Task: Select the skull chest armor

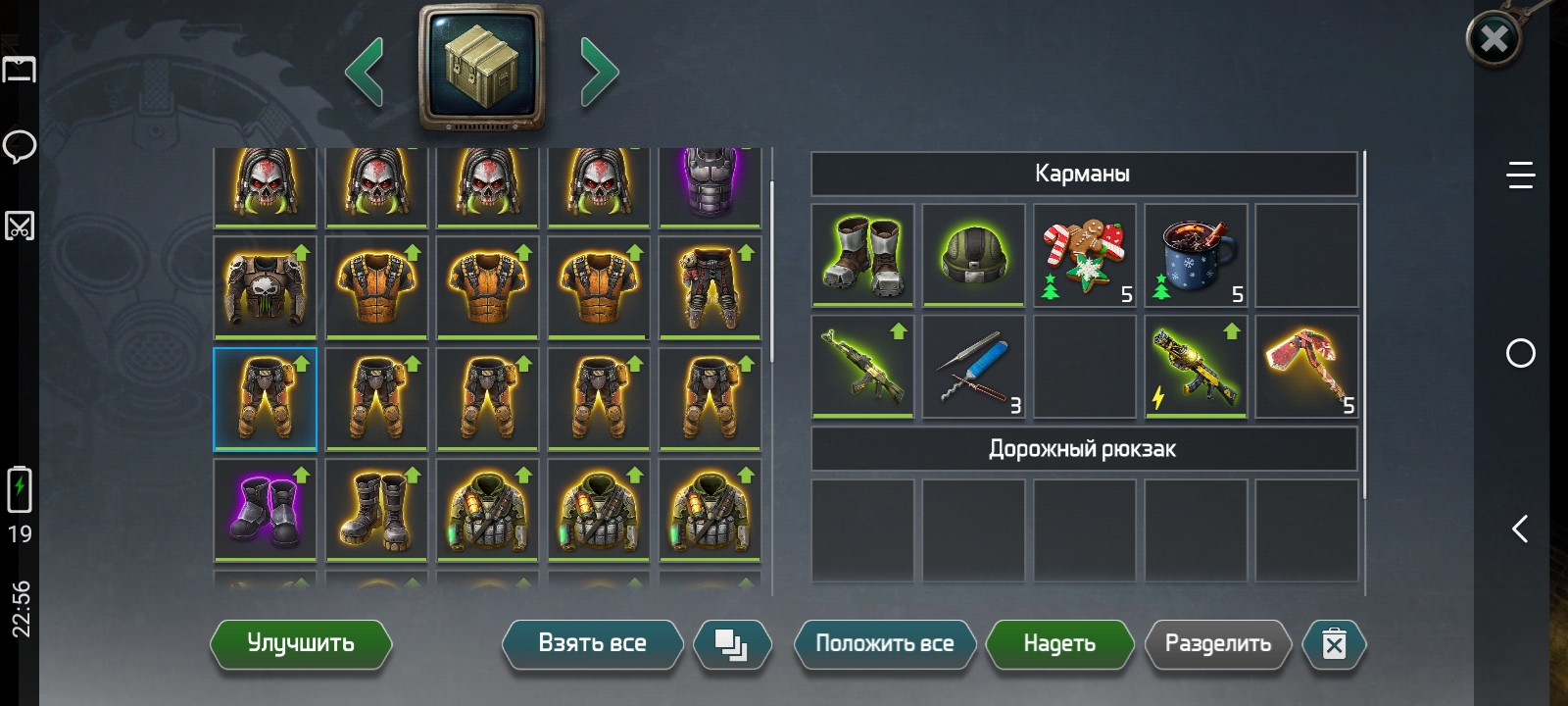Action: [x=265, y=286]
